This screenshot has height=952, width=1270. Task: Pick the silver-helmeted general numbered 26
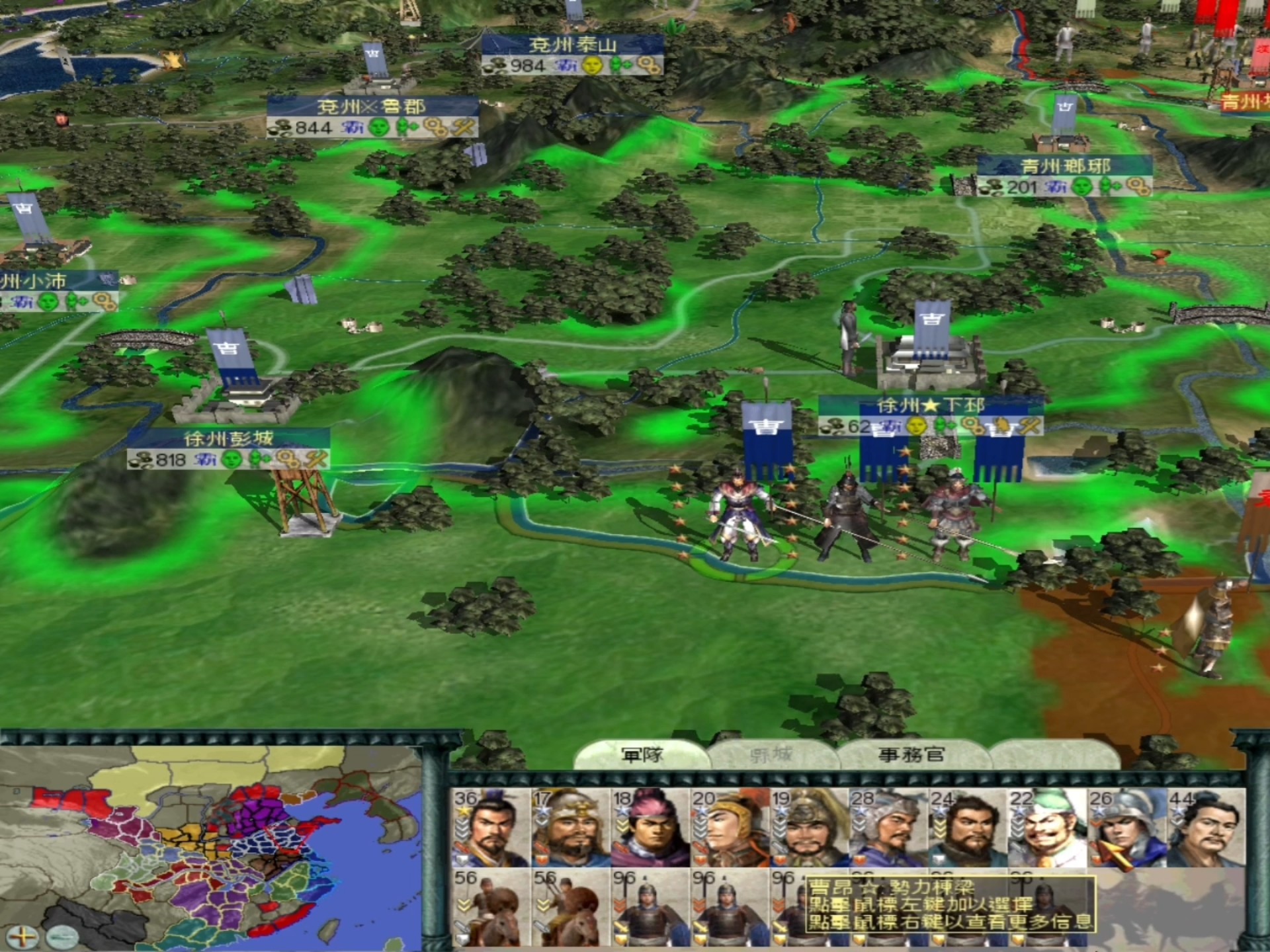point(1126,827)
